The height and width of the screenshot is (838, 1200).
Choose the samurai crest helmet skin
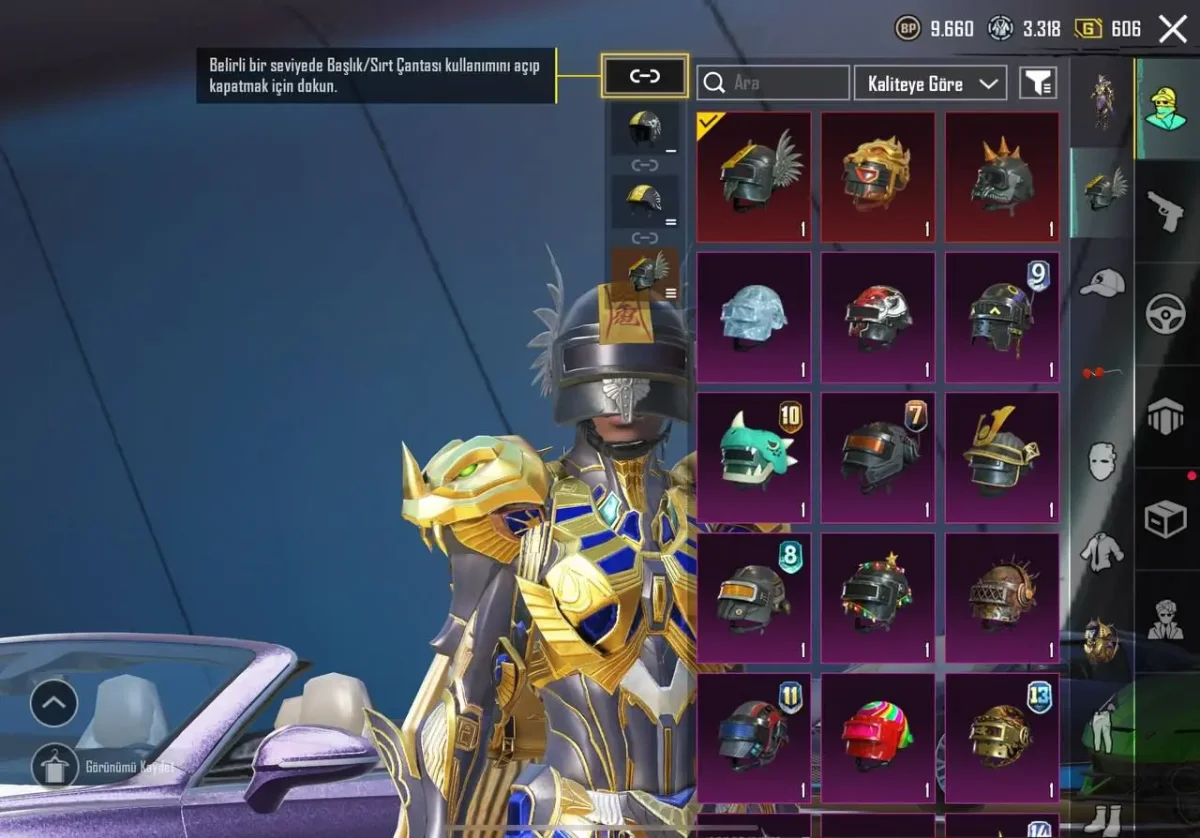pos(1002,457)
